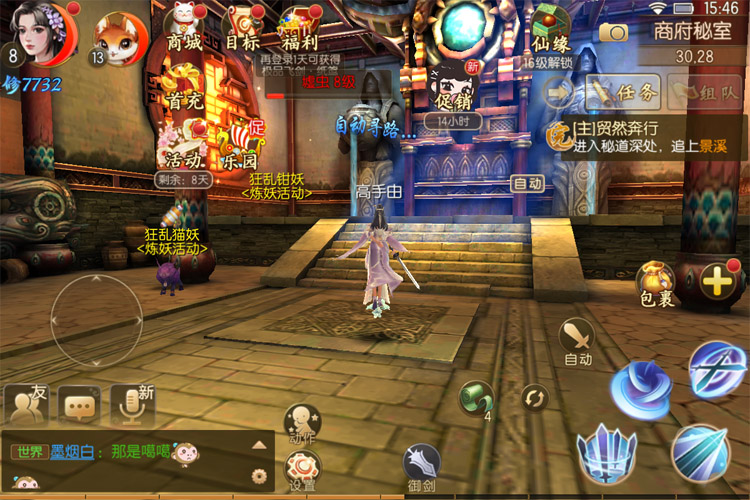Open the 目标 goals menu
The width and height of the screenshot is (750, 500).
tap(242, 28)
